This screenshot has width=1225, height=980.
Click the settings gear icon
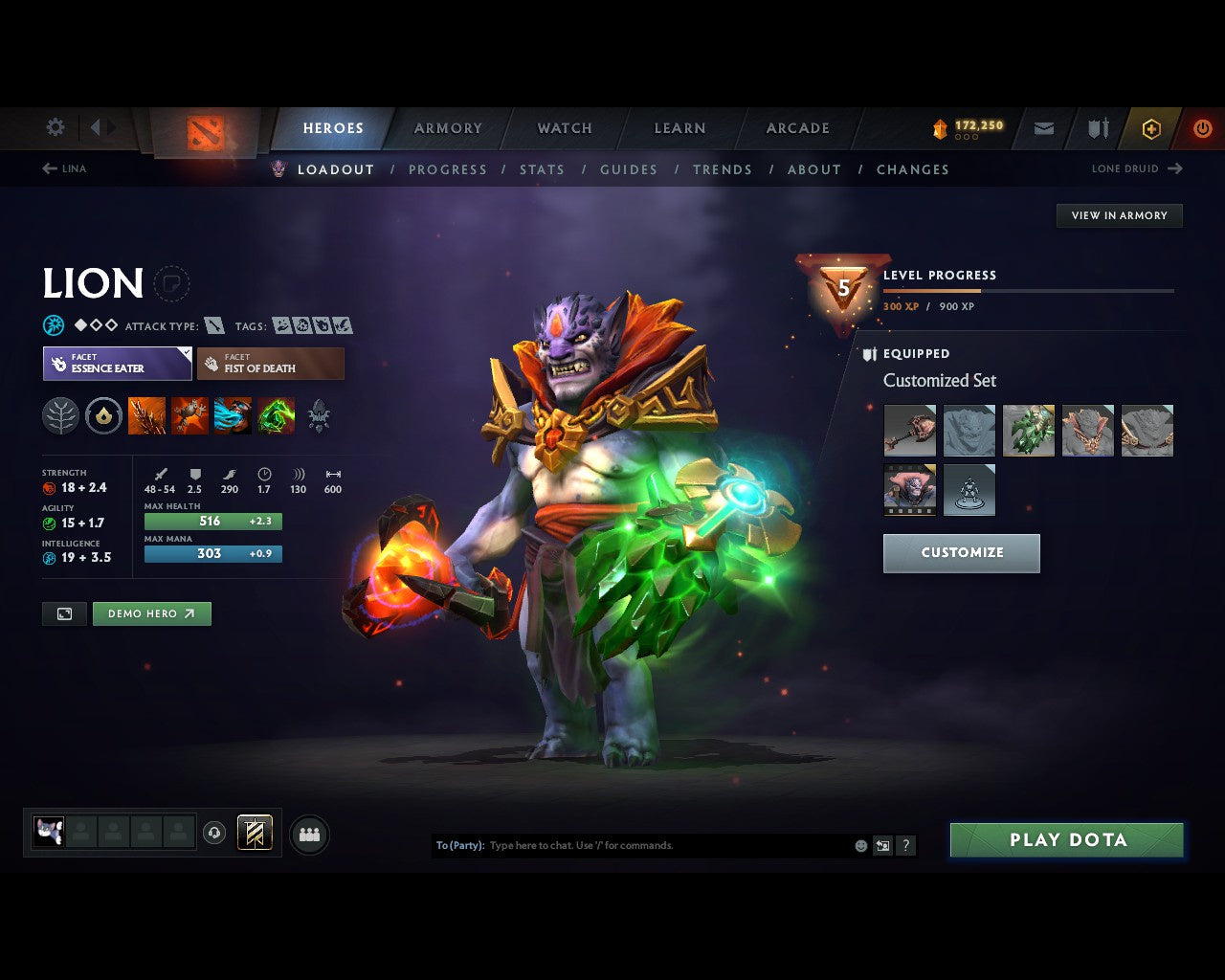coord(55,127)
